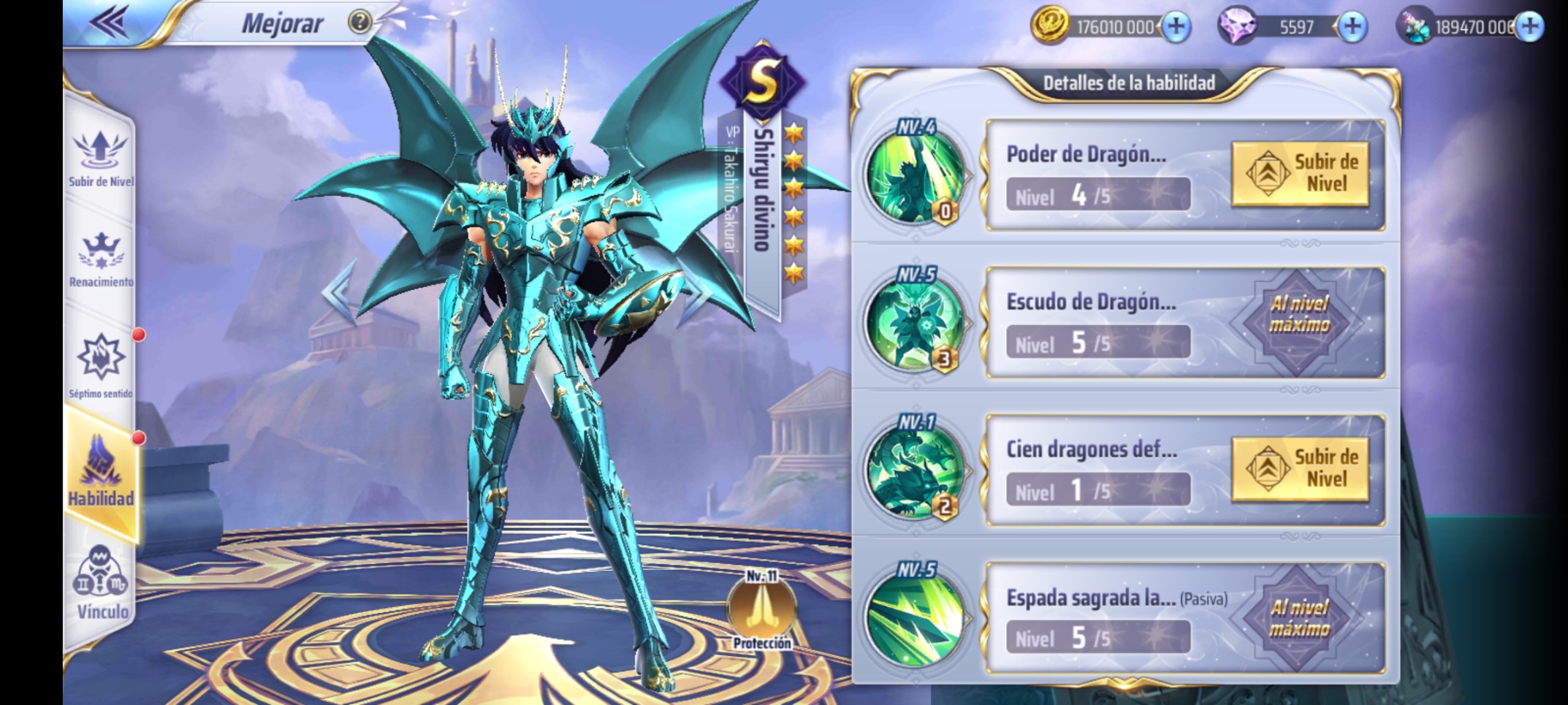Add crystal currency with rightmost plus button
Viewport: 1568px width, 705px height.
click(x=1529, y=27)
